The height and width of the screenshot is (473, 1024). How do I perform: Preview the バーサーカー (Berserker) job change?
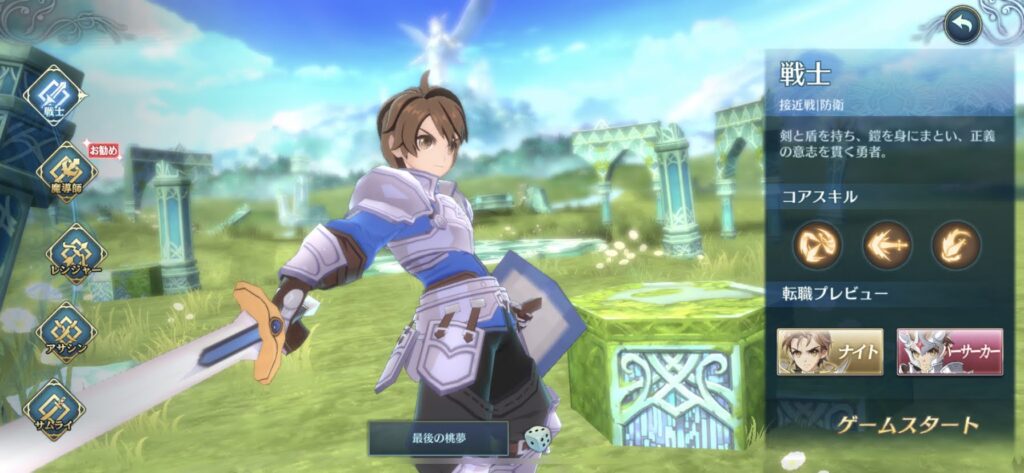(949, 352)
